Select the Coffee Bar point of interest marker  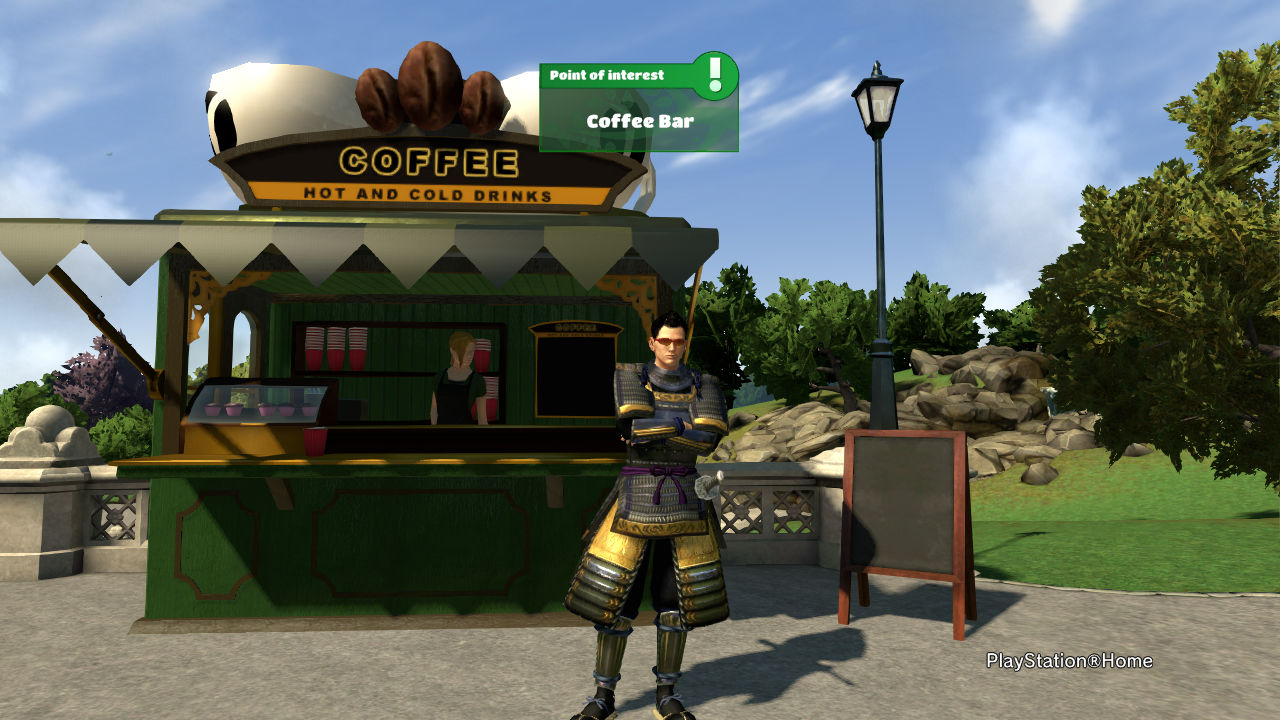(x=639, y=121)
